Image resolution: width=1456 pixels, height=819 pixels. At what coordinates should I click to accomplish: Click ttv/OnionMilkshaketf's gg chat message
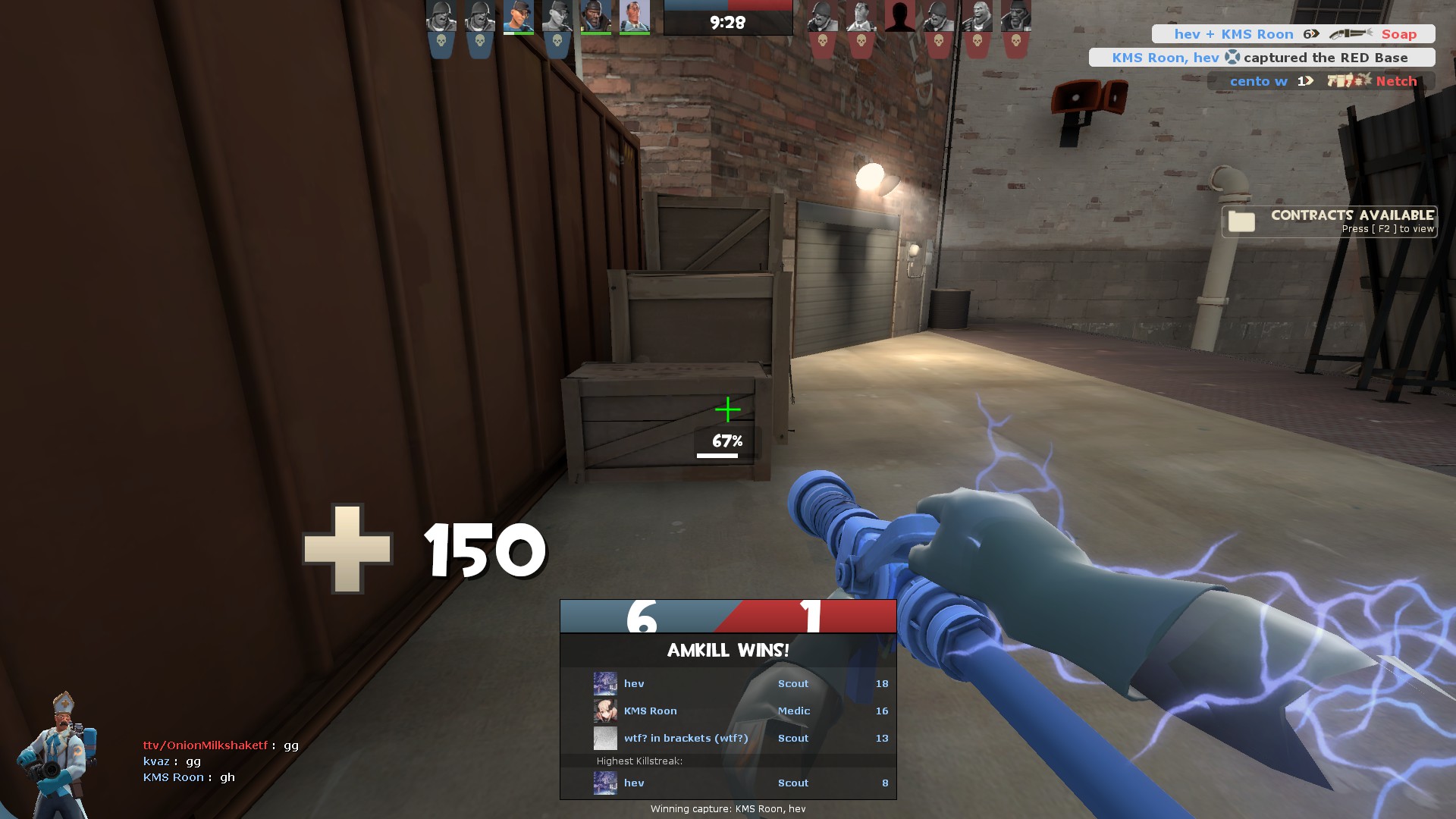[x=221, y=745]
